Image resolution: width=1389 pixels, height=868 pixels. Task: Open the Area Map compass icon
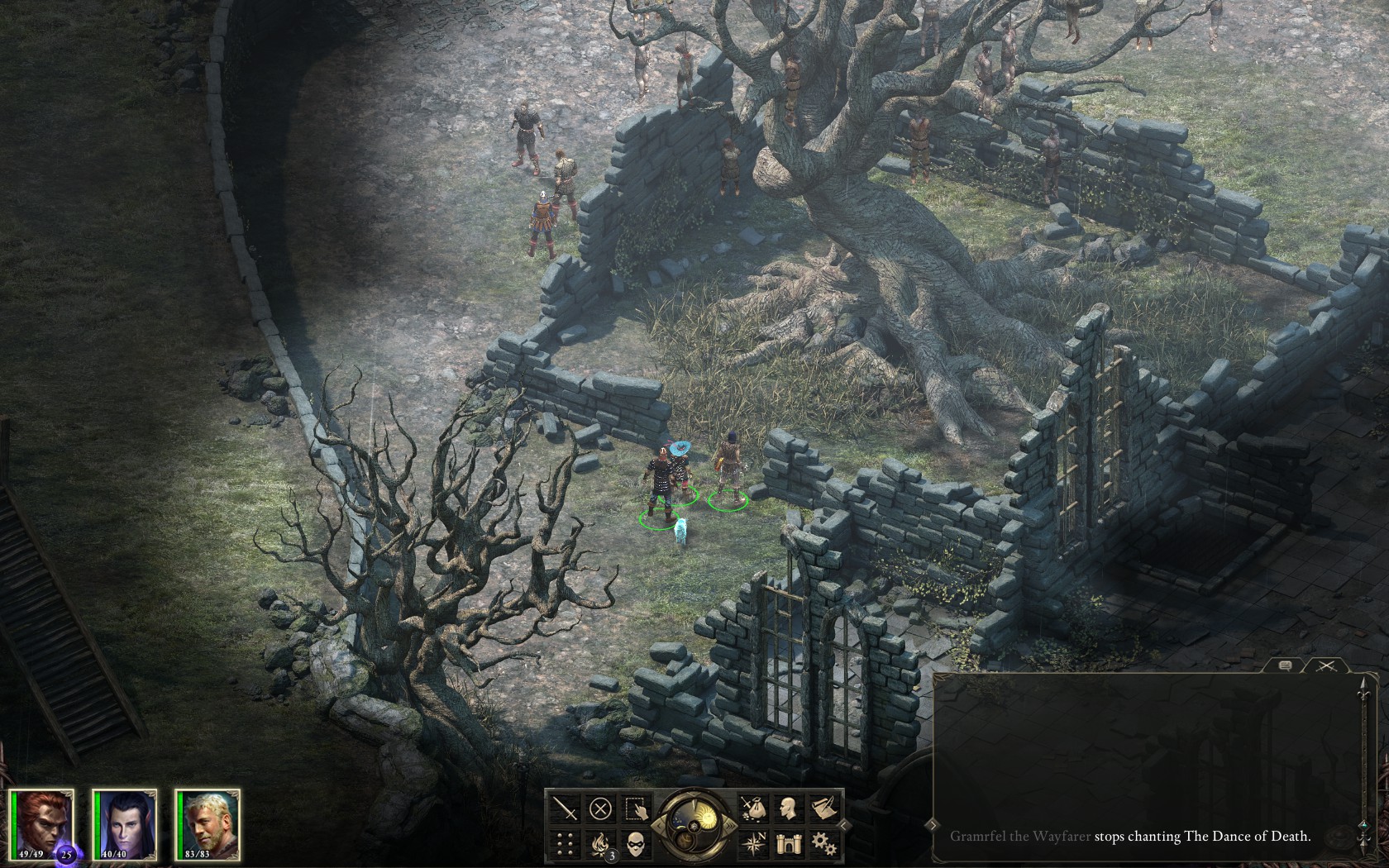pyautogui.click(x=754, y=842)
